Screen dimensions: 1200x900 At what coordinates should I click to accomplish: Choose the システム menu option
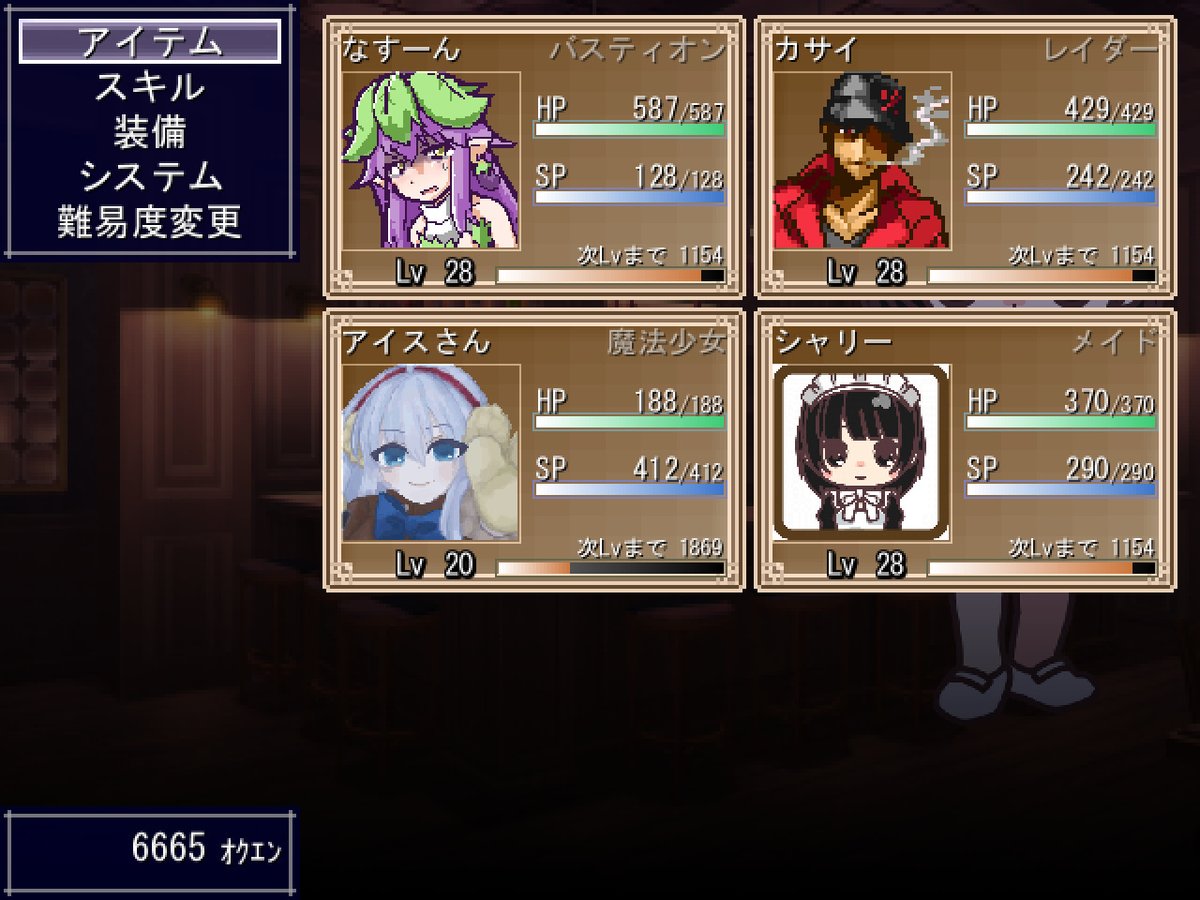150,177
